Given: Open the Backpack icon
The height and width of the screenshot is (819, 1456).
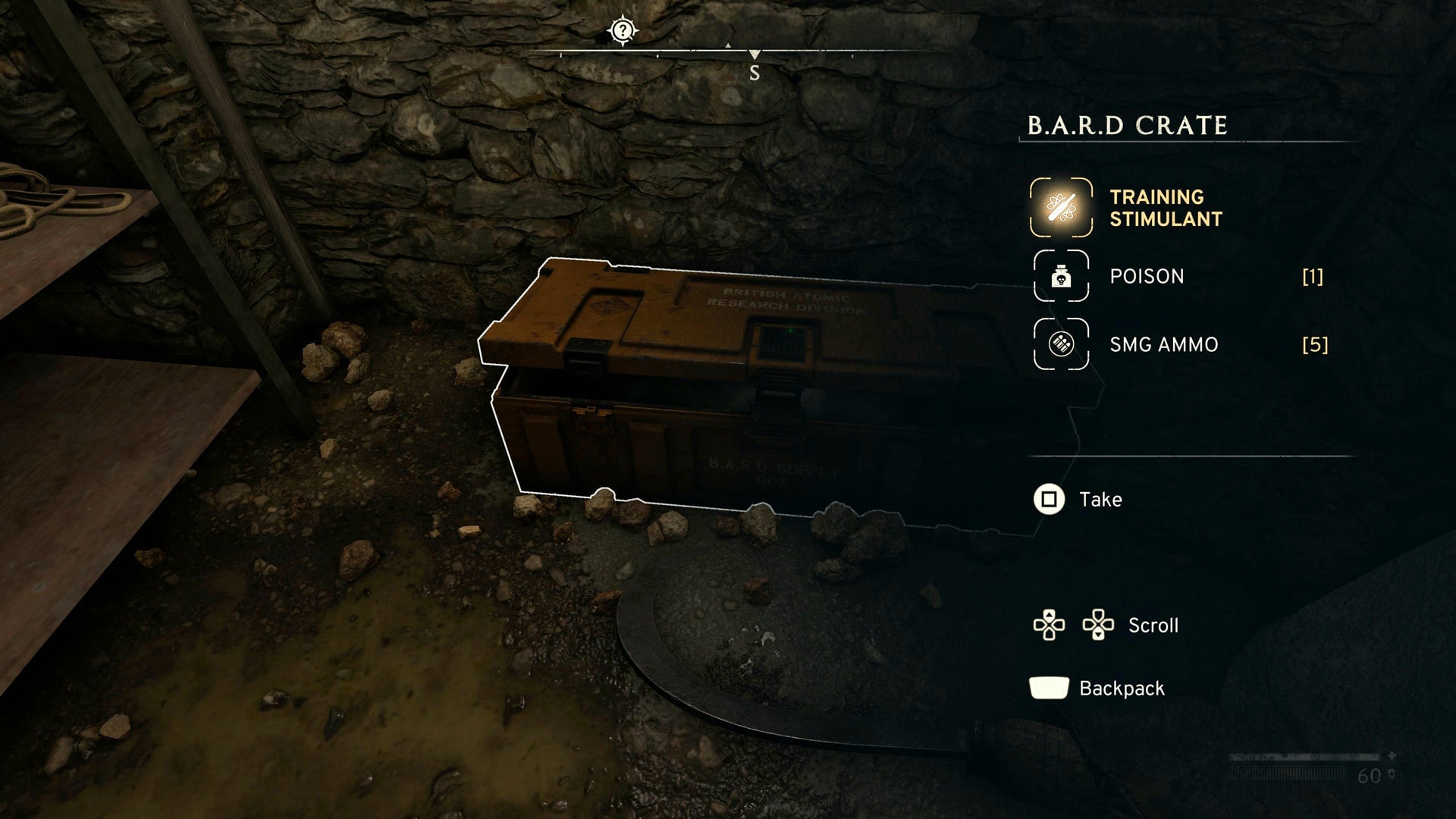Looking at the screenshot, I should click(1049, 687).
